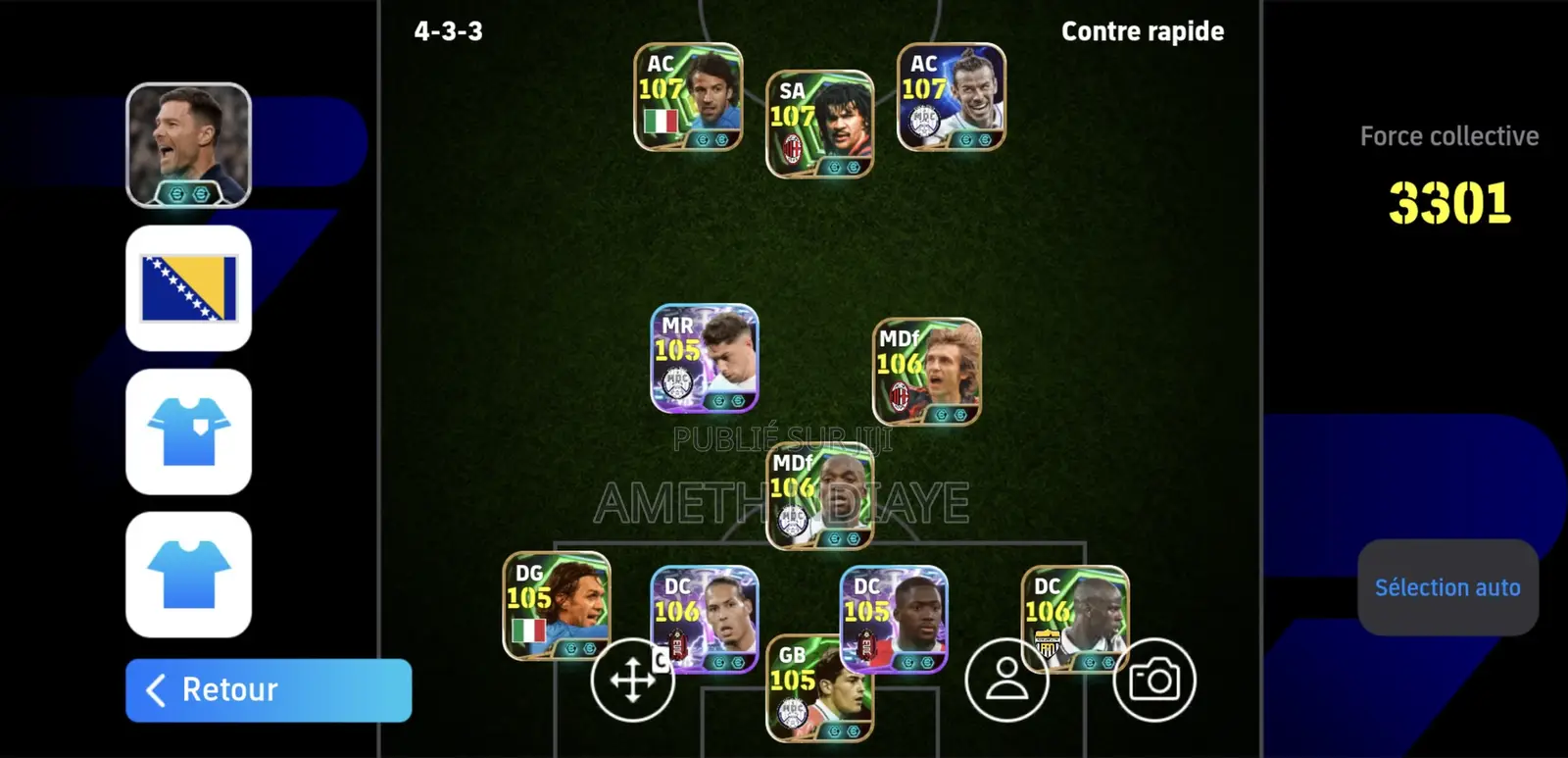1568x758 pixels.
Task: Select the AC 107 Del Piero card
Action: click(x=686, y=99)
